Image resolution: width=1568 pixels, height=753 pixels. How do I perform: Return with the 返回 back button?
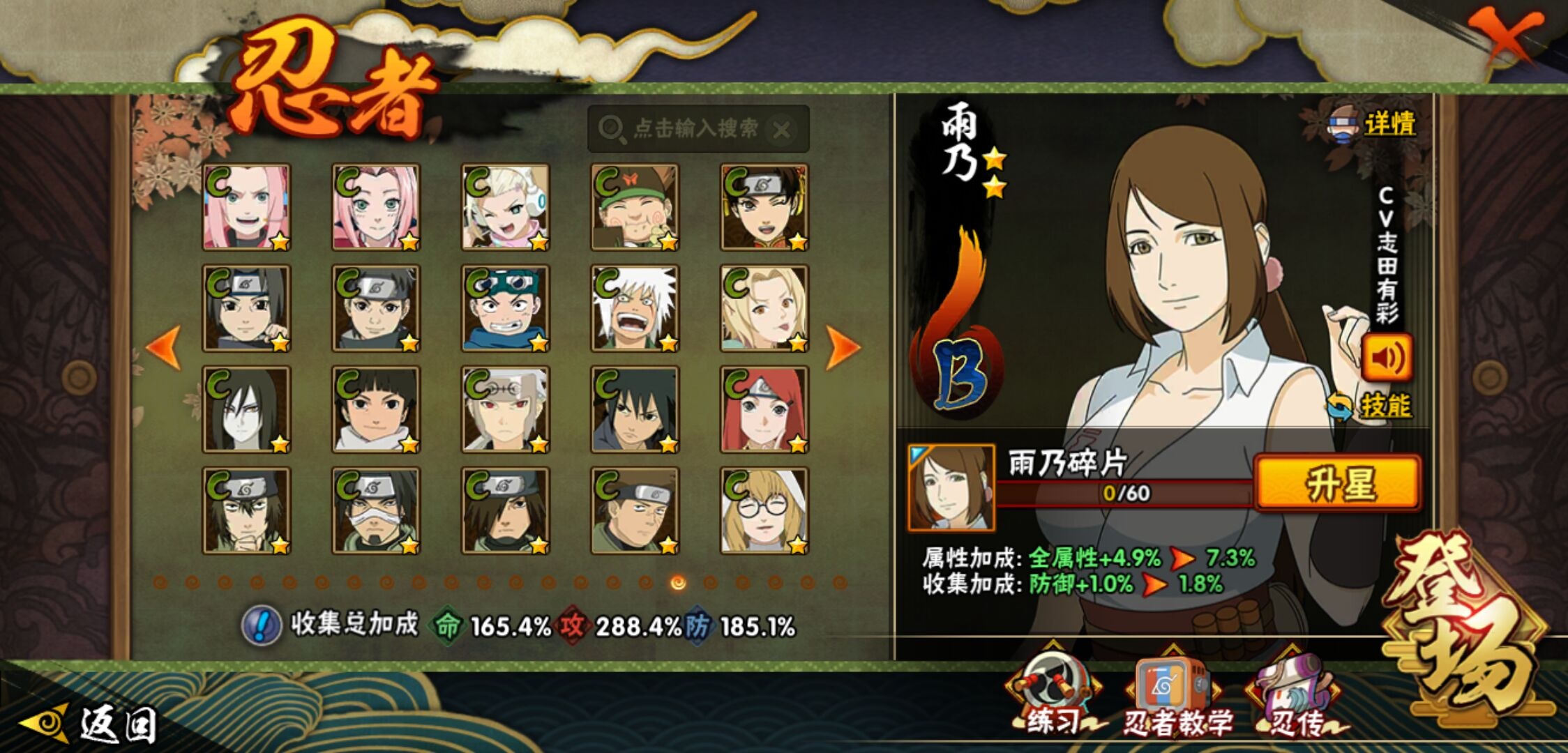(91, 724)
